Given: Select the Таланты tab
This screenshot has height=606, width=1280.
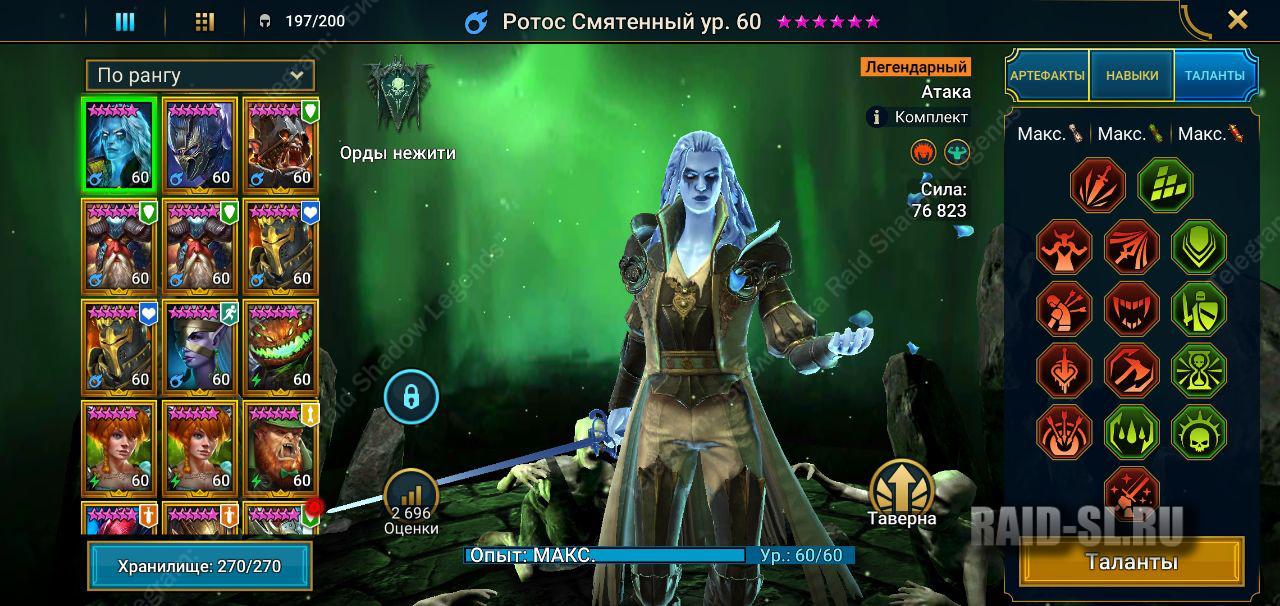Looking at the screenshot, I should (x=1214, y=75).
